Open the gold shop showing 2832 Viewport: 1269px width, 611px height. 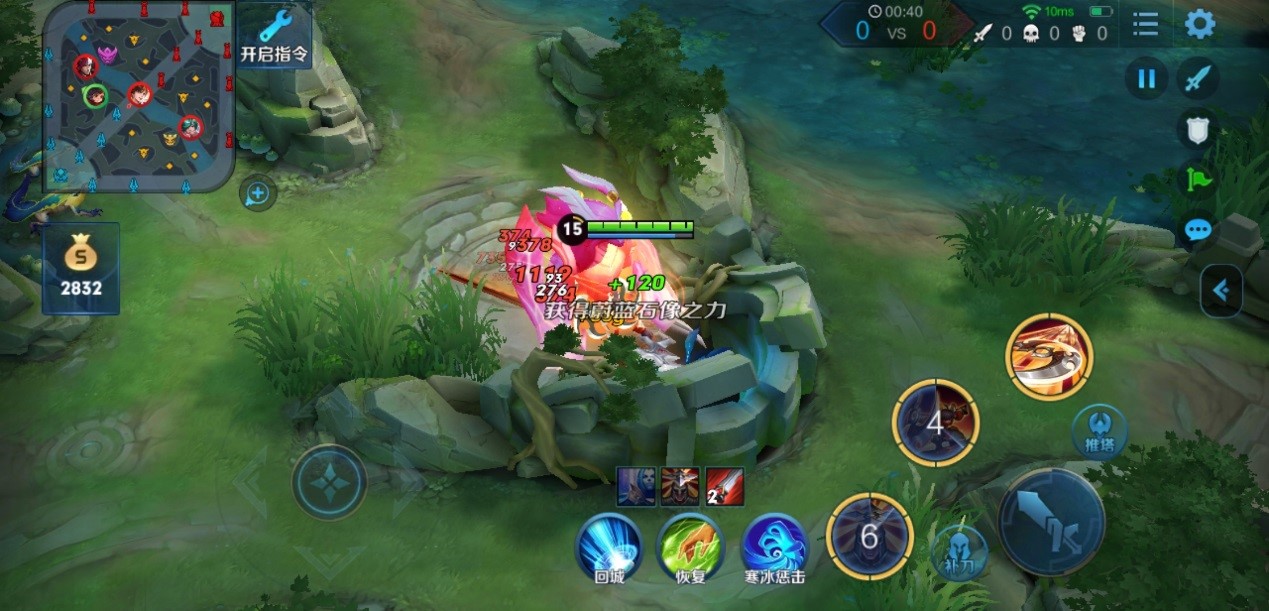point(81,268)
